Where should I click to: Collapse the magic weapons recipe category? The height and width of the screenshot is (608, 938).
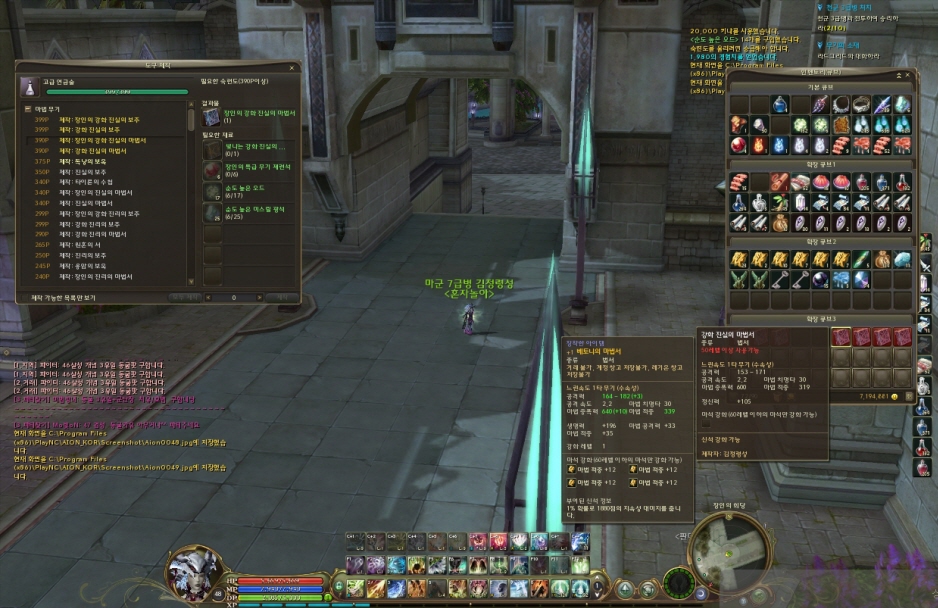click(x=27, y=108)
